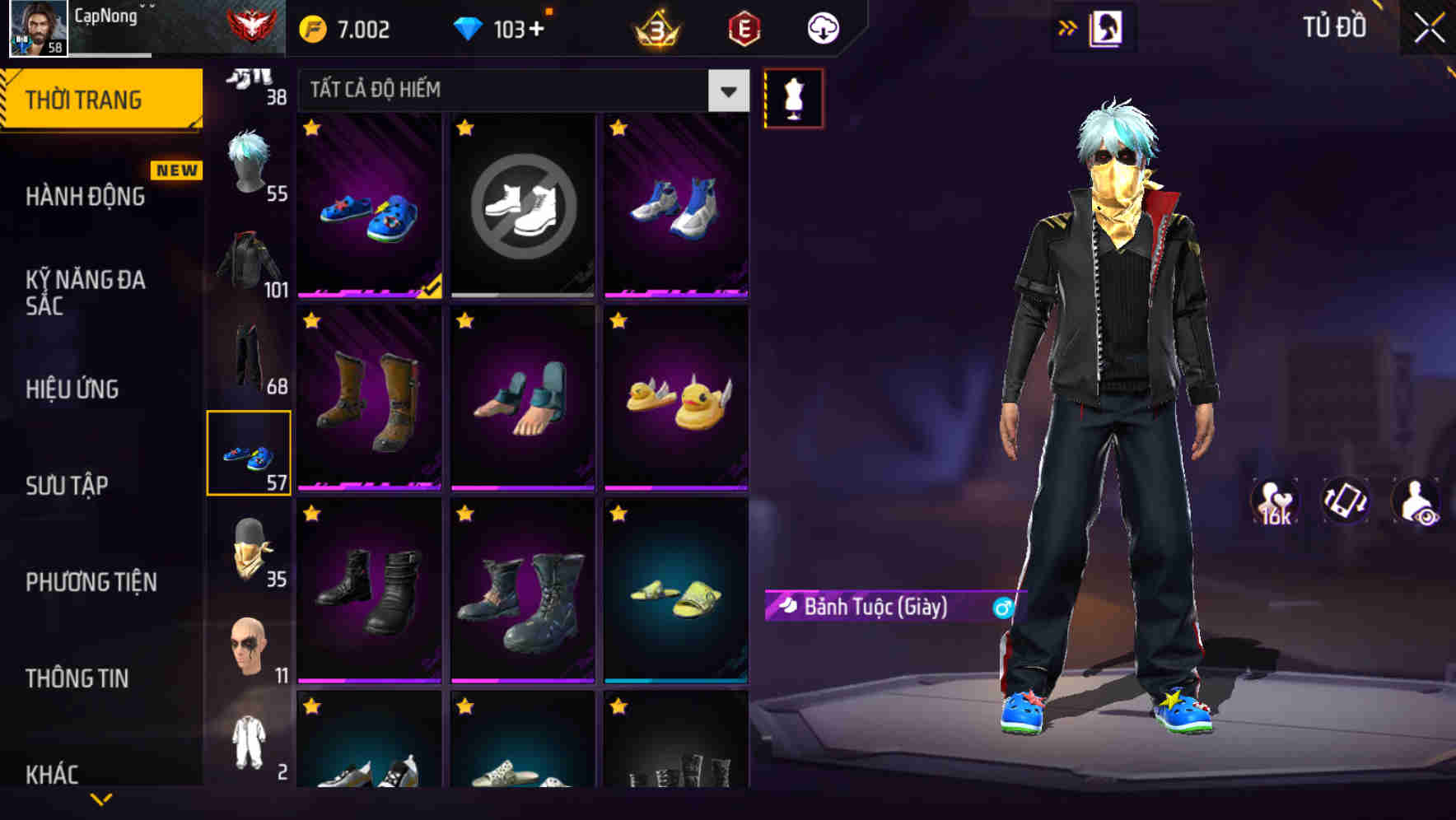The width and height of the screenshot is (1456, 820).
Task: Open the cloud download icon
Action: click(x=822, y=27)
